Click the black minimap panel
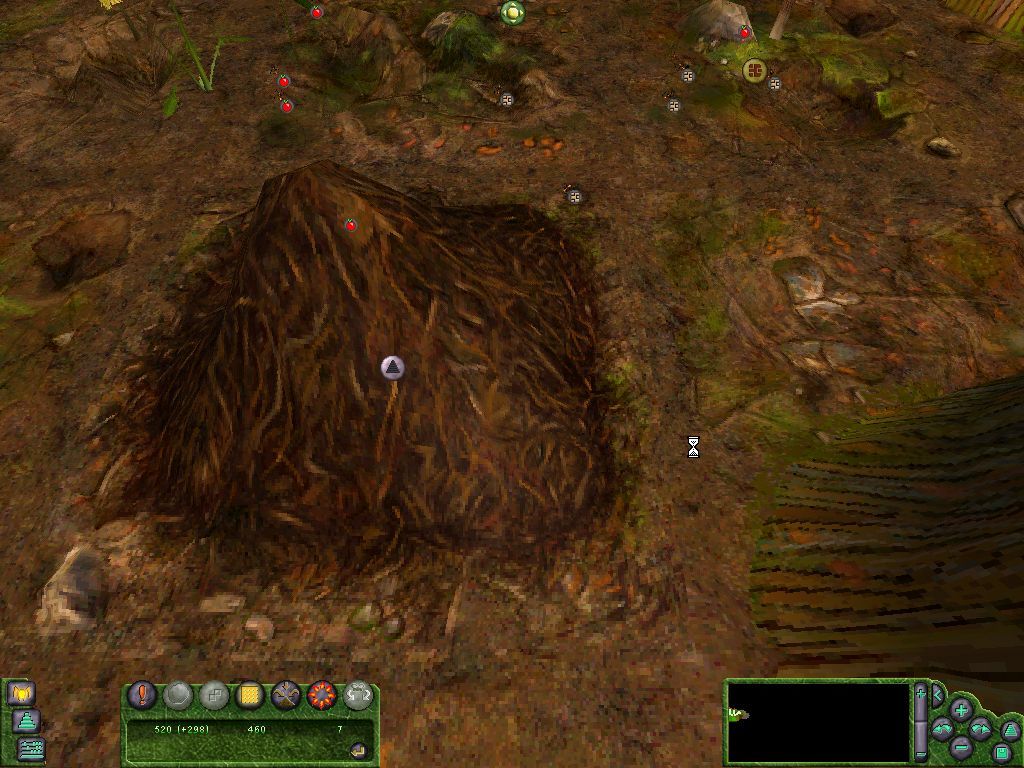The width and height of the screenshot is (1024, 768). 818,722
